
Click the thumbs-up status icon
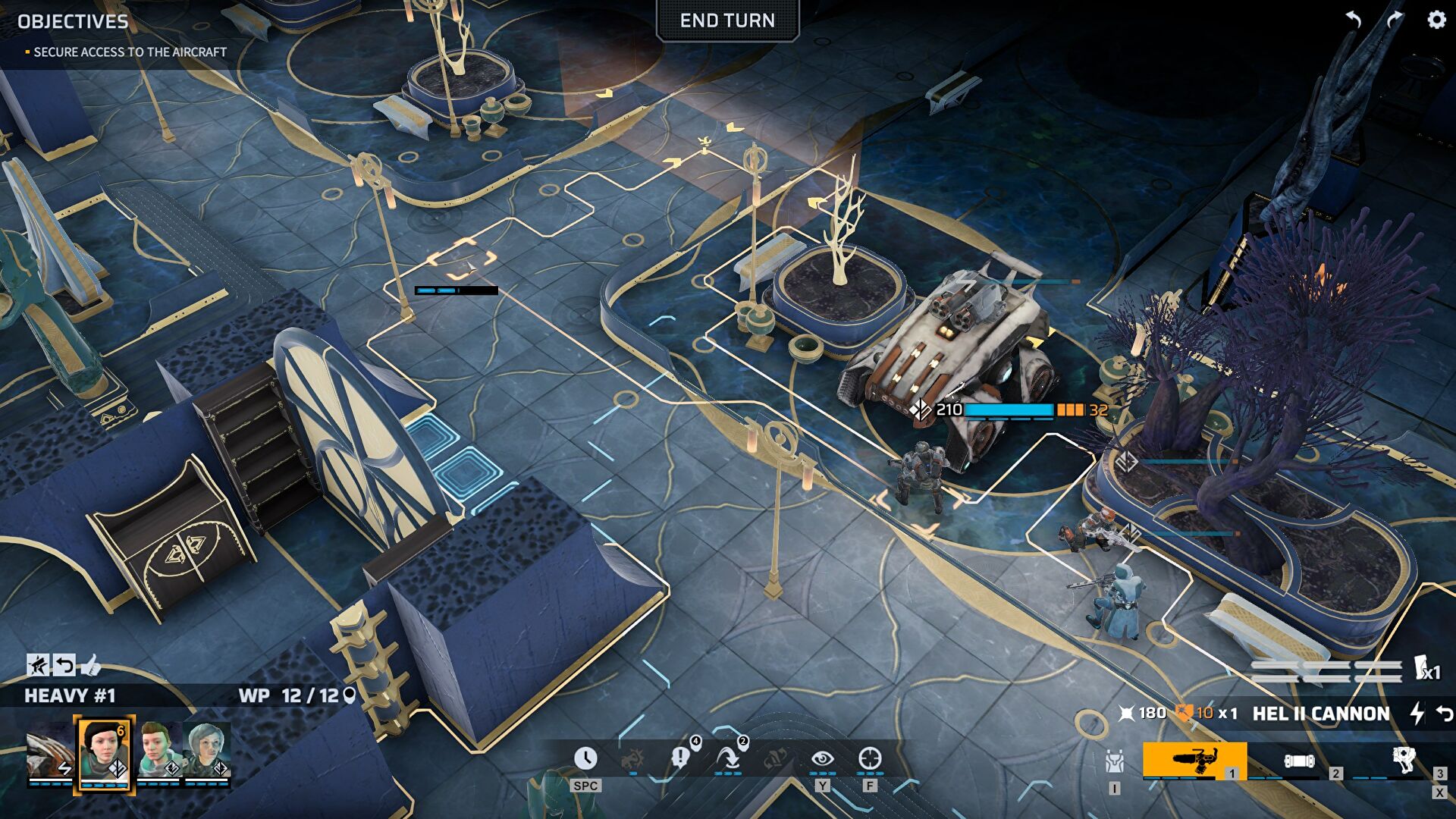click(90, 665)
